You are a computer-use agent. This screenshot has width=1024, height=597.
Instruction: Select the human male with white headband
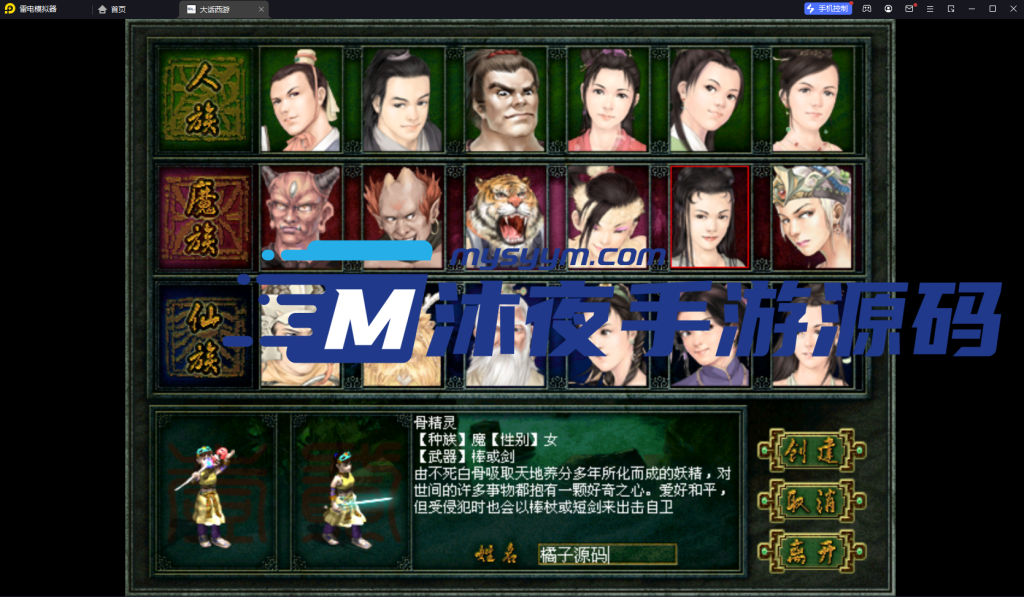pyautogui.click(x=299, y=100)
